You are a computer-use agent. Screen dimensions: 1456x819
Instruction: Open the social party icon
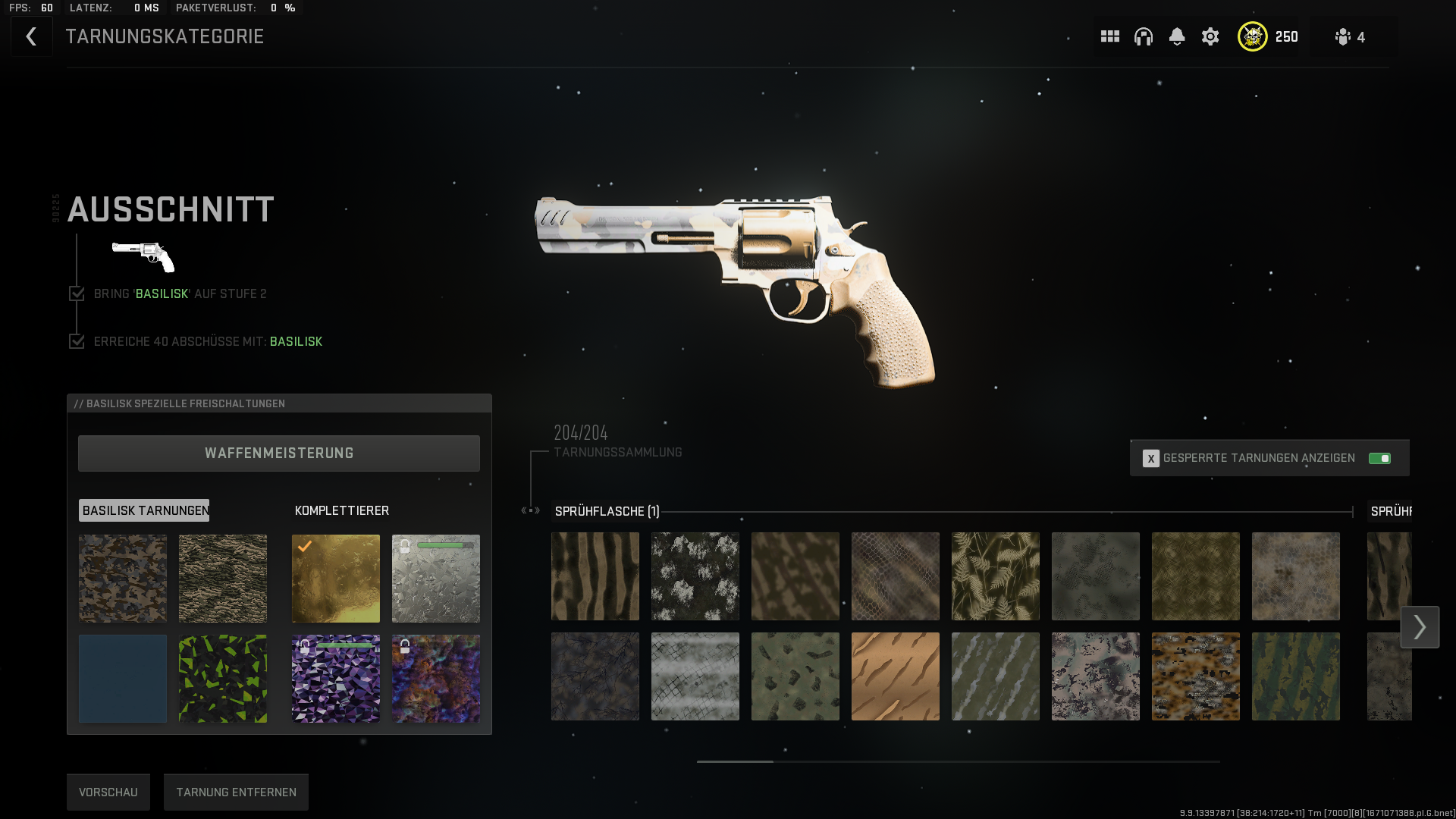click(x=1350, y=36)
